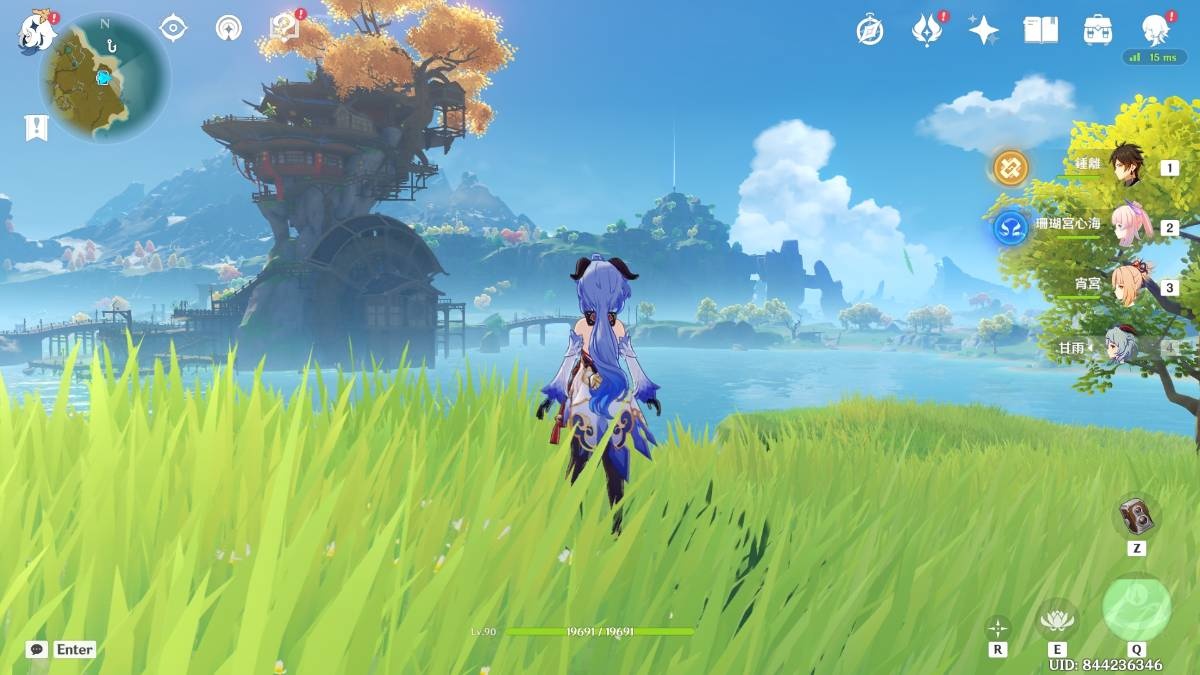Screen dimensions: 1200x675
Task: Open the quest log bookmark icon
Action: tap(37, 127)
